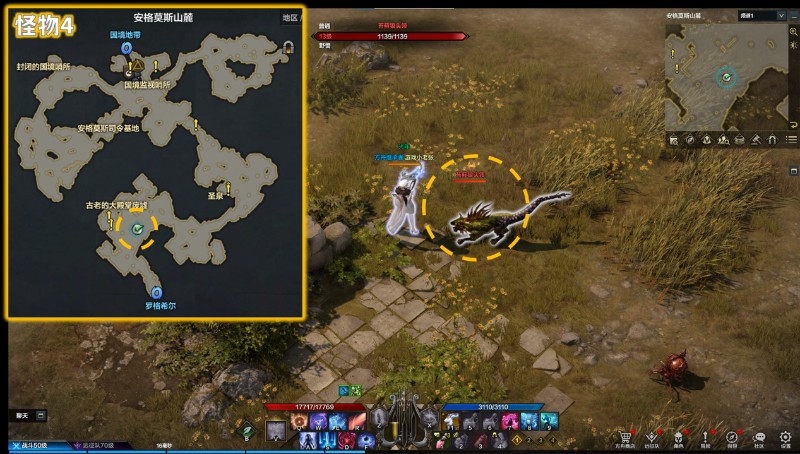Open the community speech bubble icon
The image size is (800, 454).
point(759,437)
